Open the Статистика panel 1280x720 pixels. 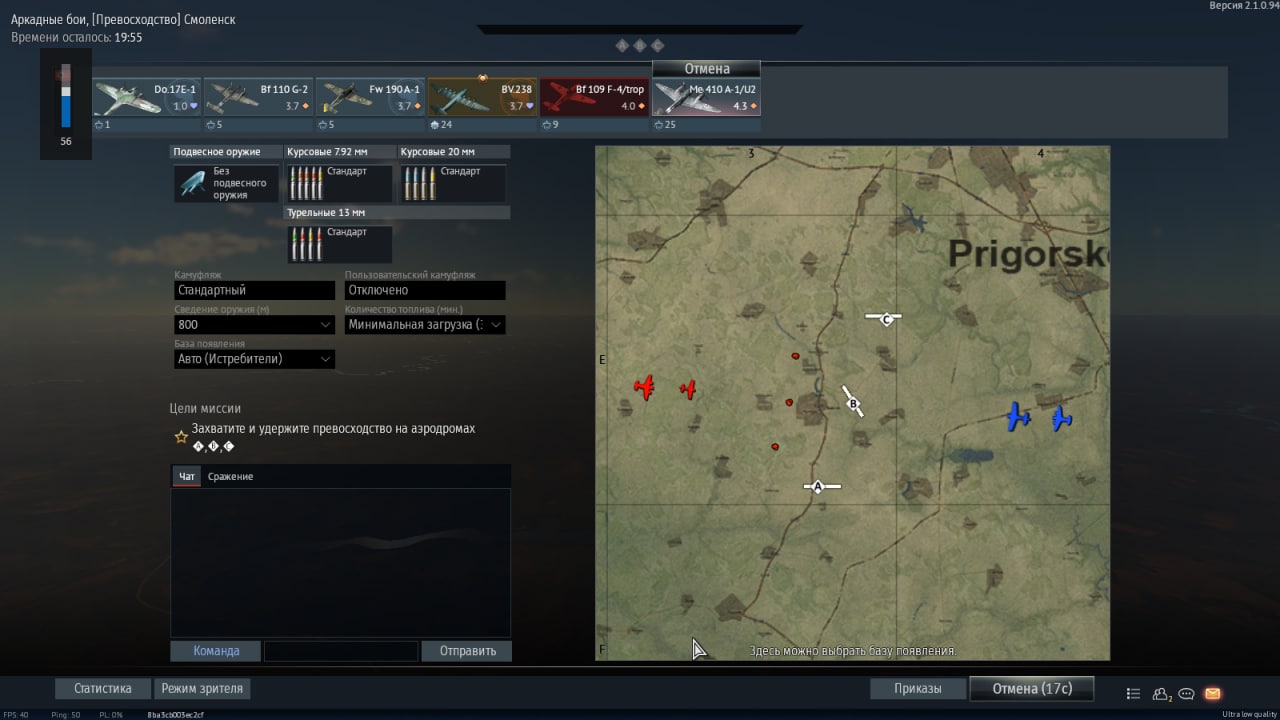click(103, 688)
